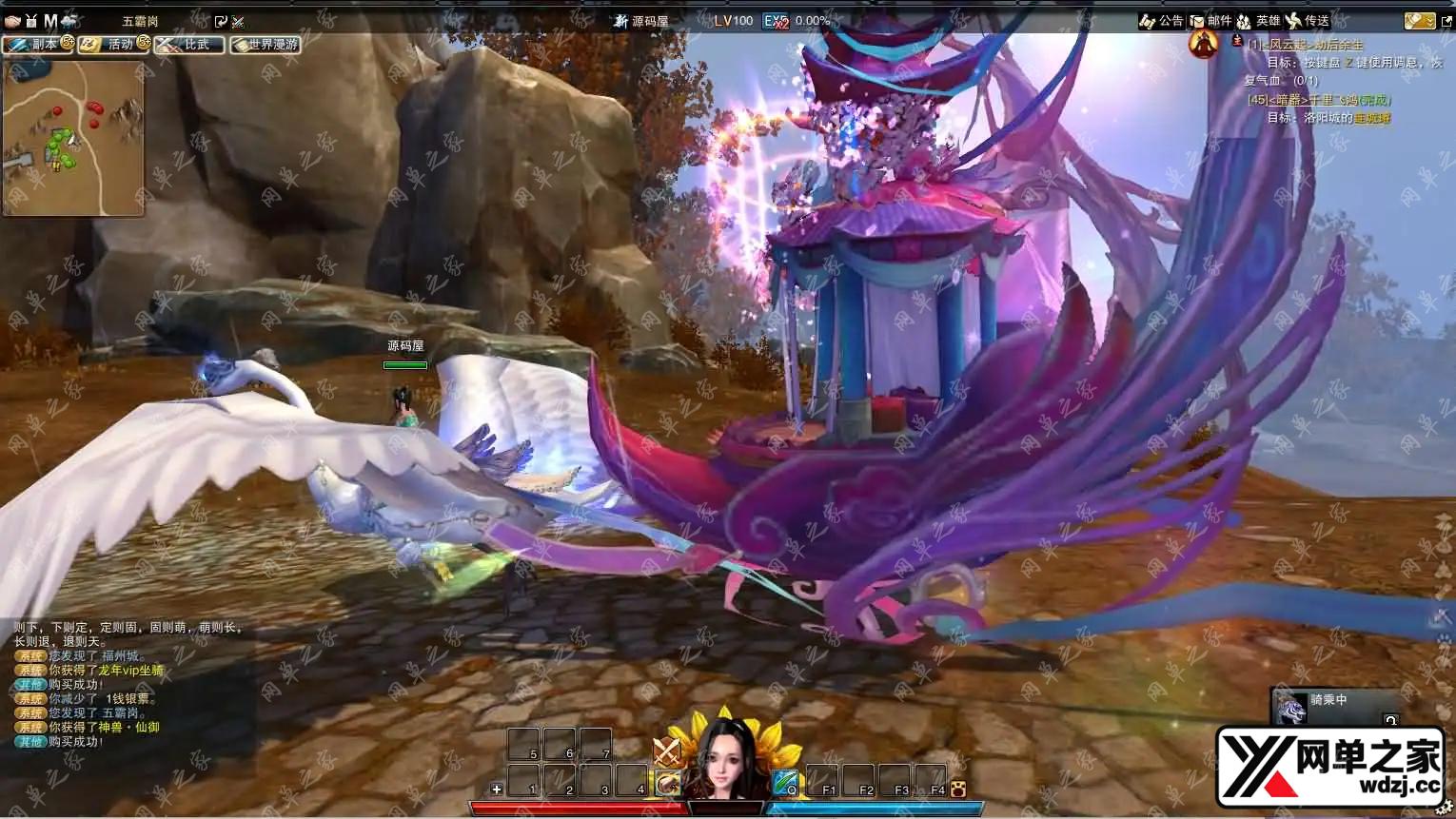Click the gold ticket button at top right
The height and width of the screenshot is (819, 1456).
(x=1418, y=21)
